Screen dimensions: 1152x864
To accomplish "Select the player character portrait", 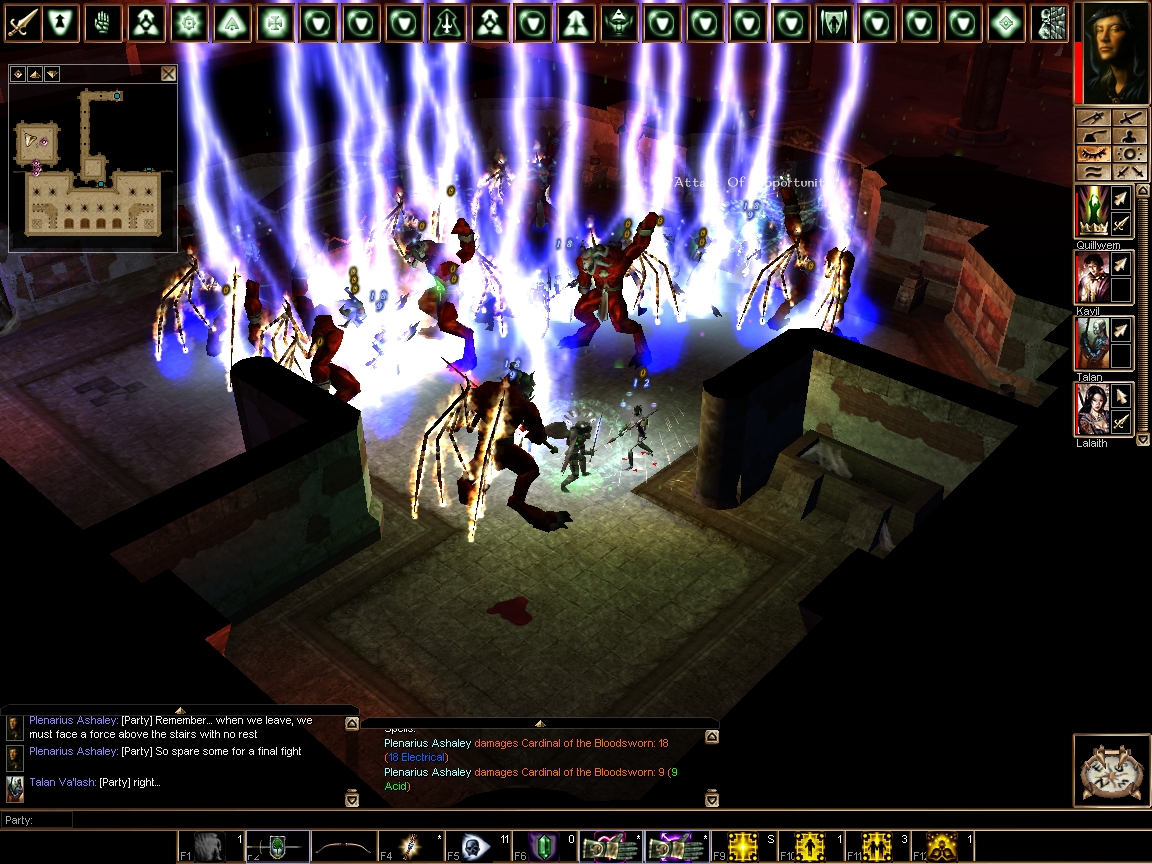I will click(1112, 53).
